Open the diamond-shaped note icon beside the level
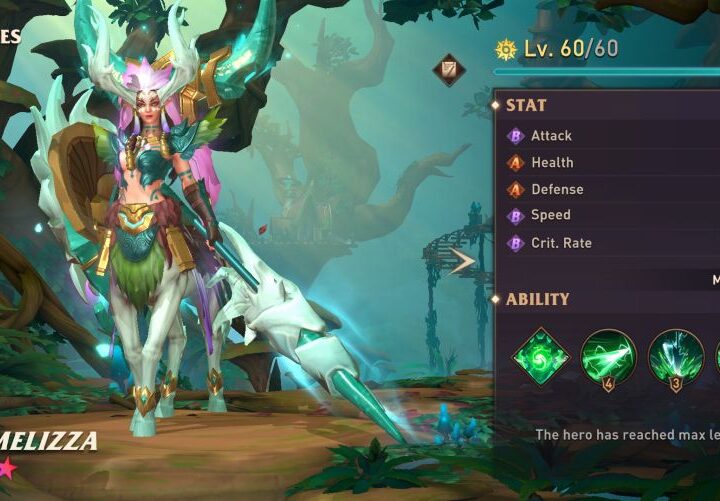This screenshot has width=720, height=501. [448, 70]
